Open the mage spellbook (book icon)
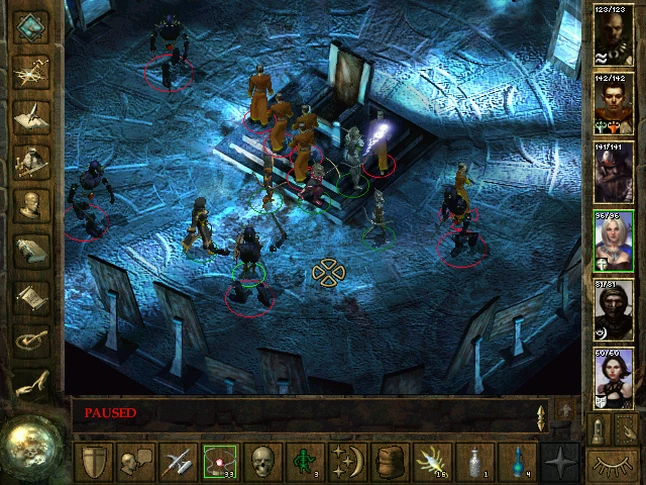This screenshot has height=485, width=646. point(32,250)
